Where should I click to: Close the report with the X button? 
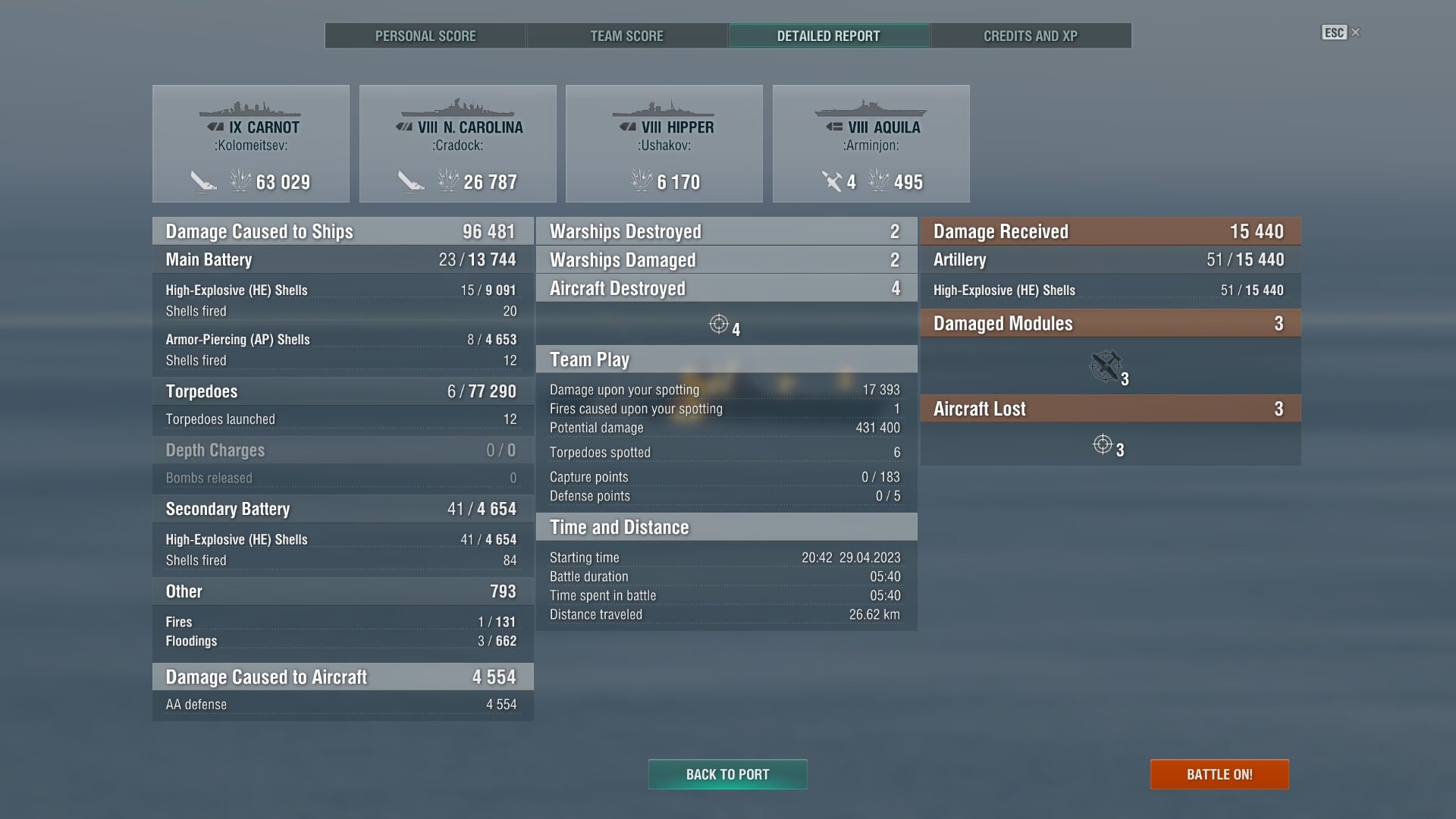pyautogui.click(x=1356, y=33)
